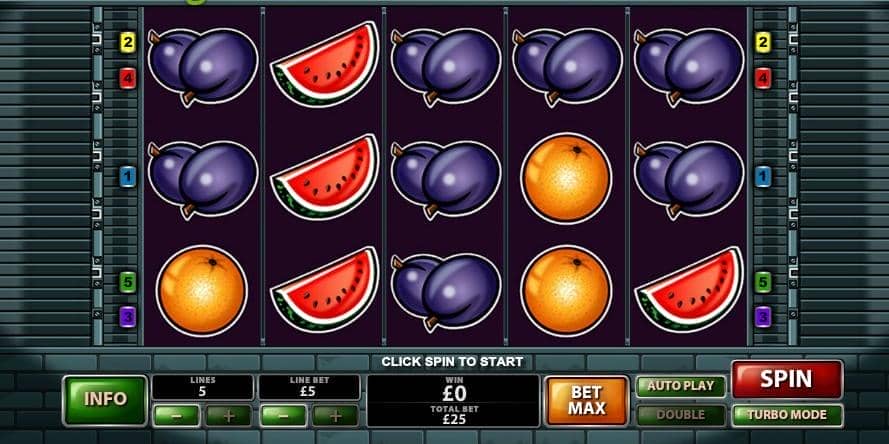Toggle TURBO MODE on
The width and height of the screenshot is (889, 444).
(787, 414)
